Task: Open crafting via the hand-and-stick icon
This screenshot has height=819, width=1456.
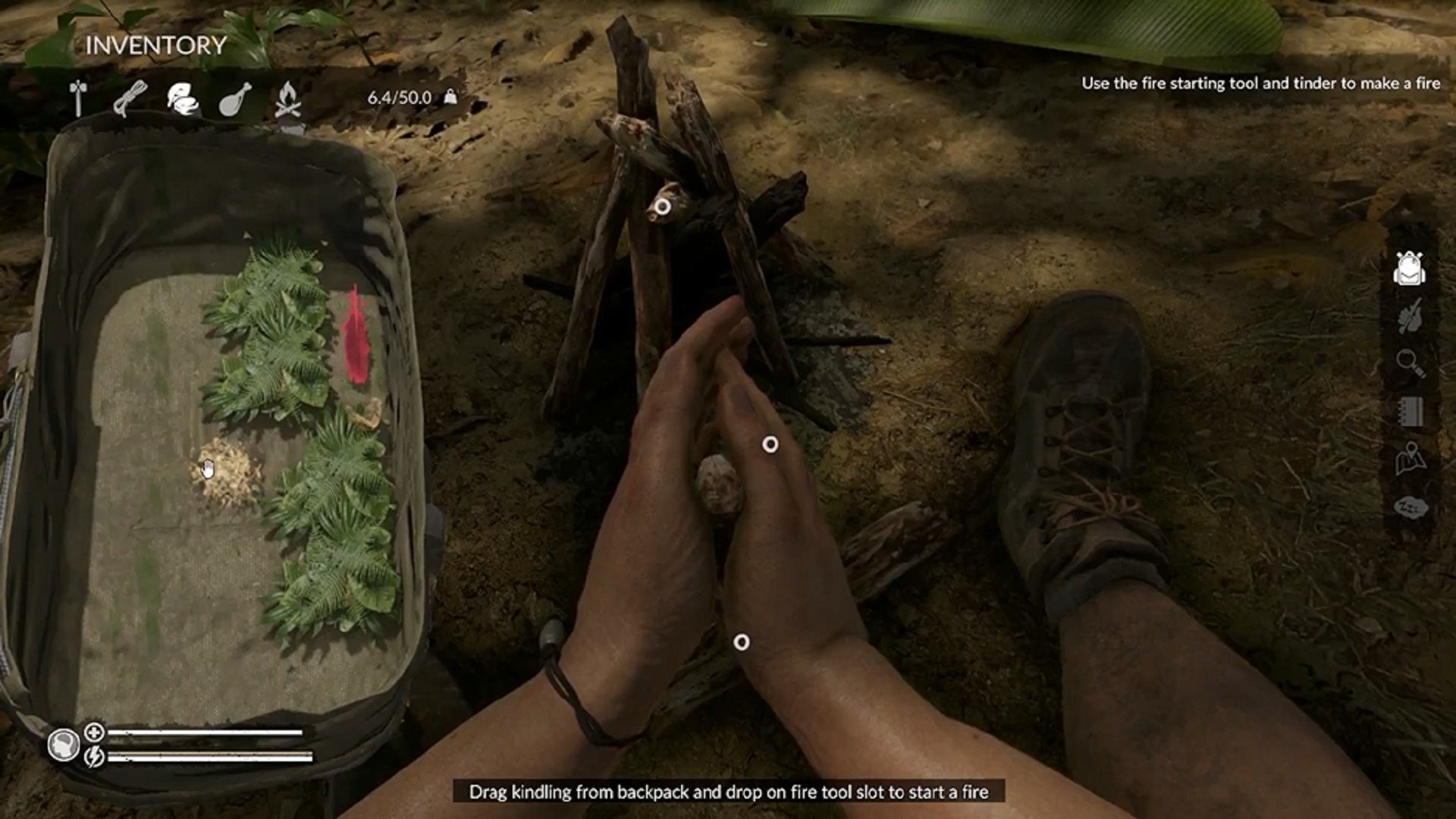Action: pos(1410,315)
